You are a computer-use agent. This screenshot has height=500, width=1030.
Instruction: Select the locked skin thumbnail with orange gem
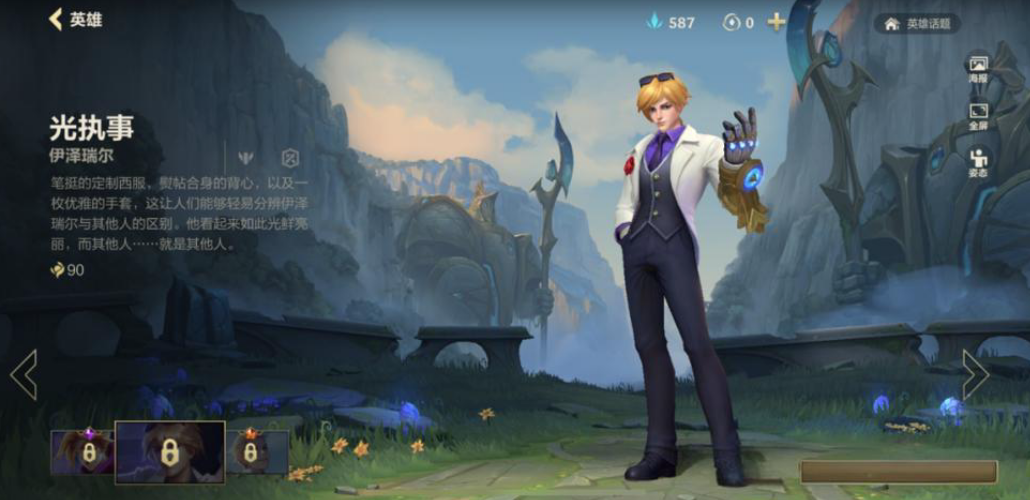[257, 451]
